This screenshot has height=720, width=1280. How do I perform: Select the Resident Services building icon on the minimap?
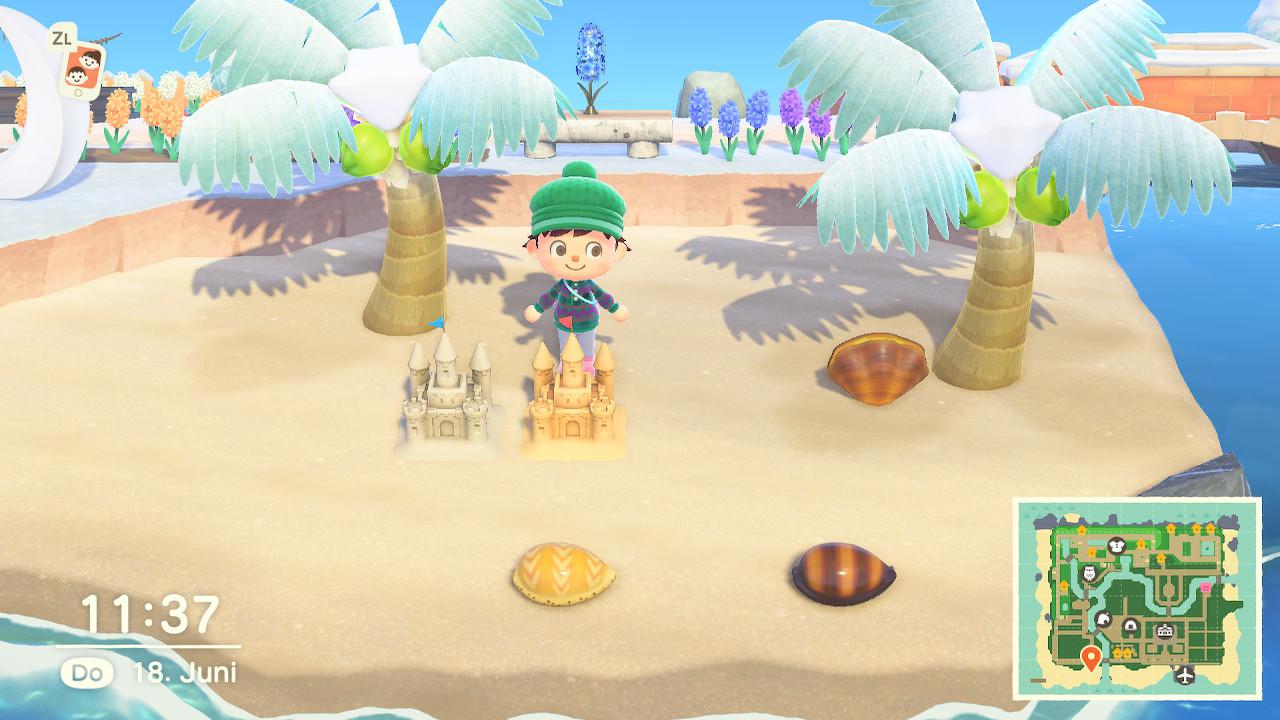click(x=1164, y=630)
